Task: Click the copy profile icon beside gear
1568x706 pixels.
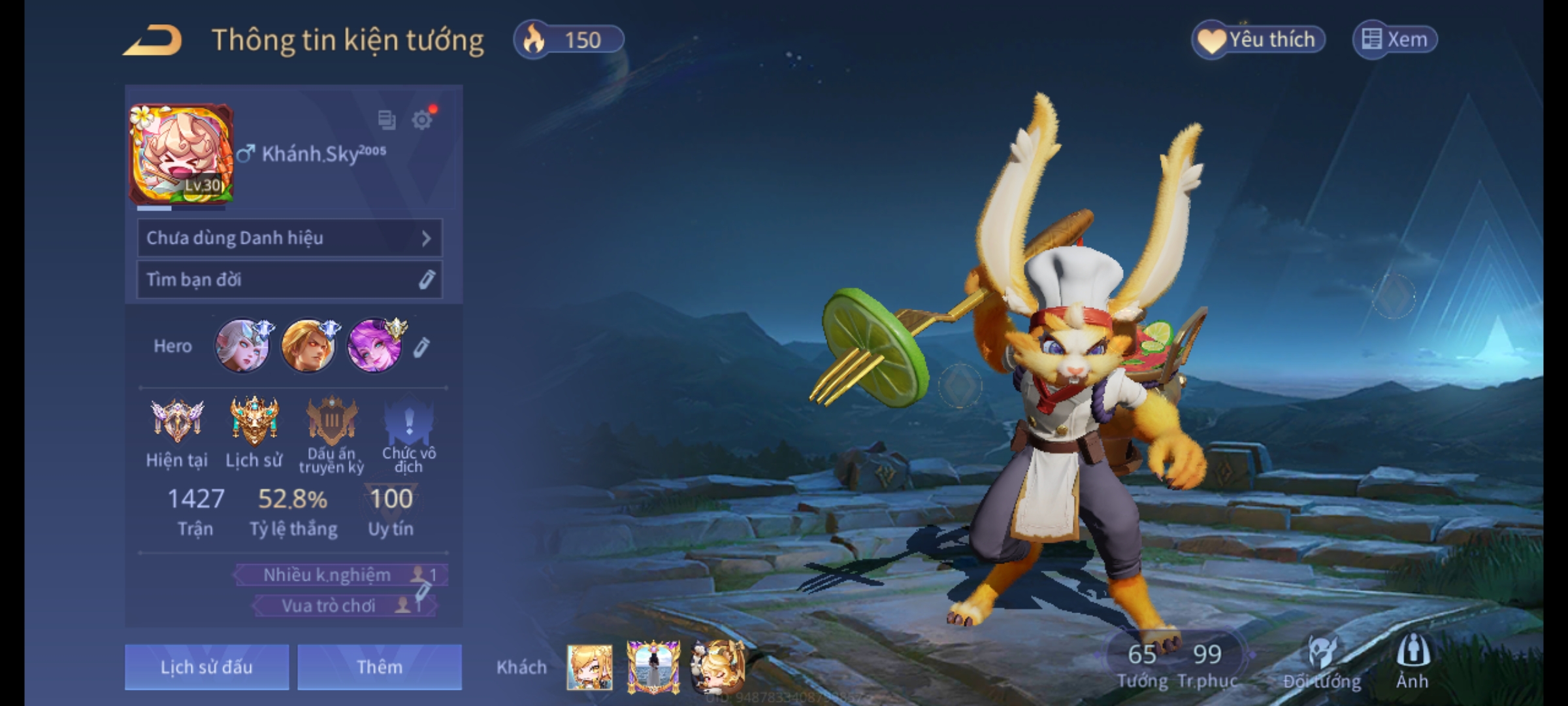Action: coord(387,120)
